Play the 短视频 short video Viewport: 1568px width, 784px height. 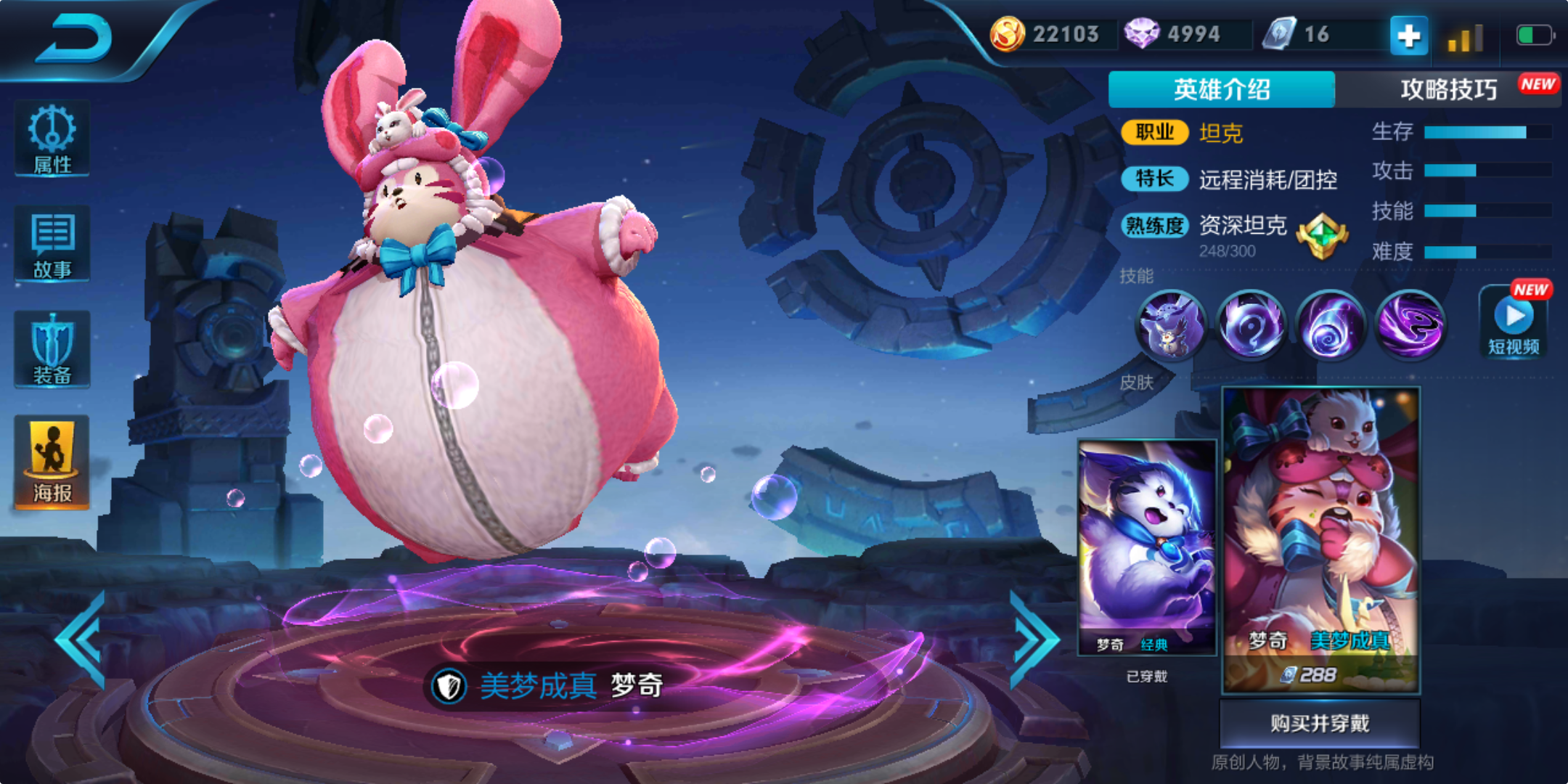pyautogui.click(x=1515, y=319)
